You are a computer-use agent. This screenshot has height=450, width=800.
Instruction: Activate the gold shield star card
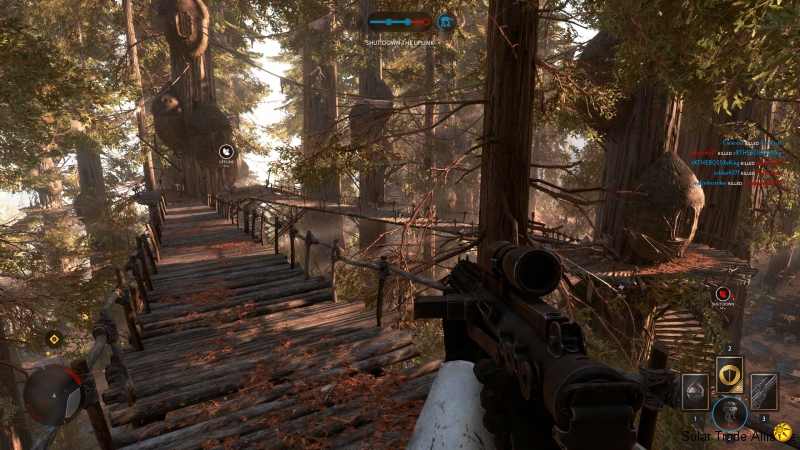click(x=729, y=375)
